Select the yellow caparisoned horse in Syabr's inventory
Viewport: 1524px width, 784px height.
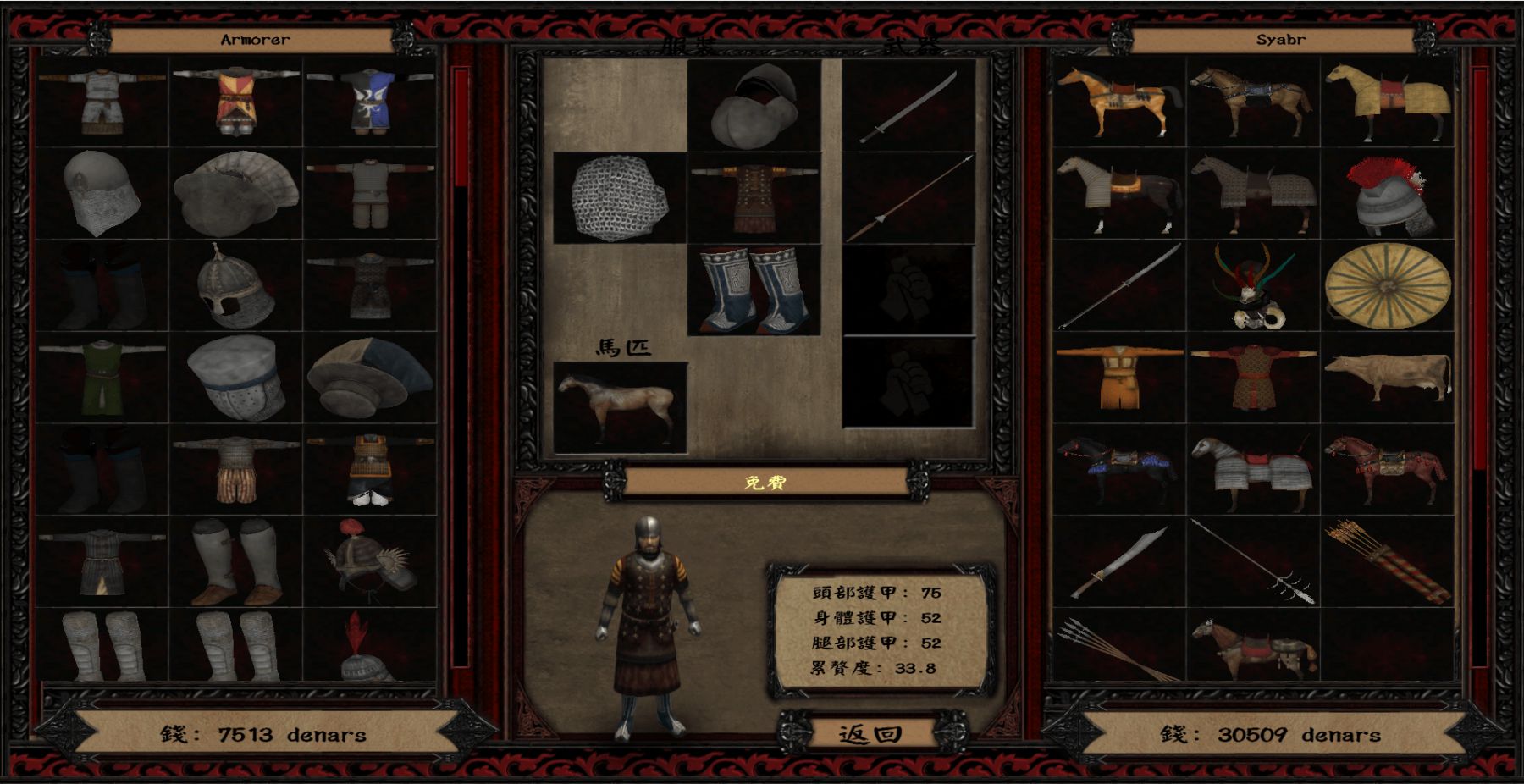point(1387,103)
